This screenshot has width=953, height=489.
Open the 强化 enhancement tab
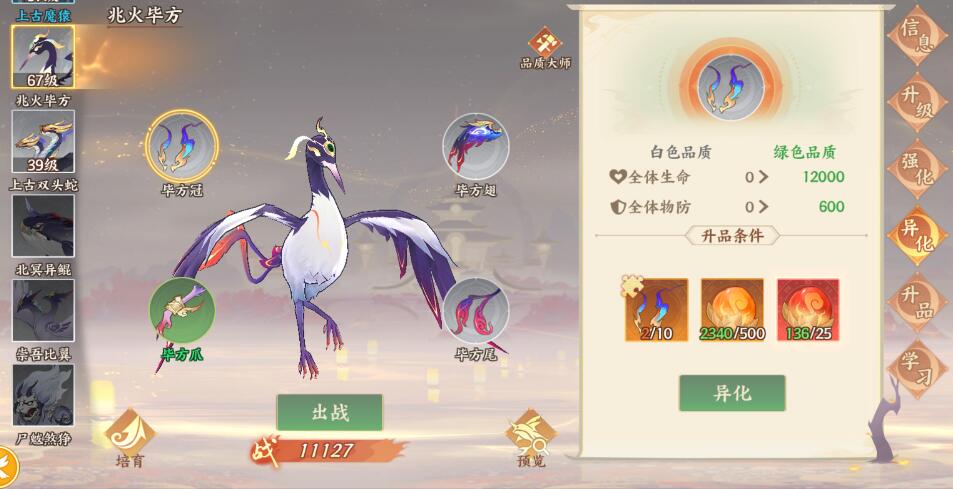tap(915, 167)
